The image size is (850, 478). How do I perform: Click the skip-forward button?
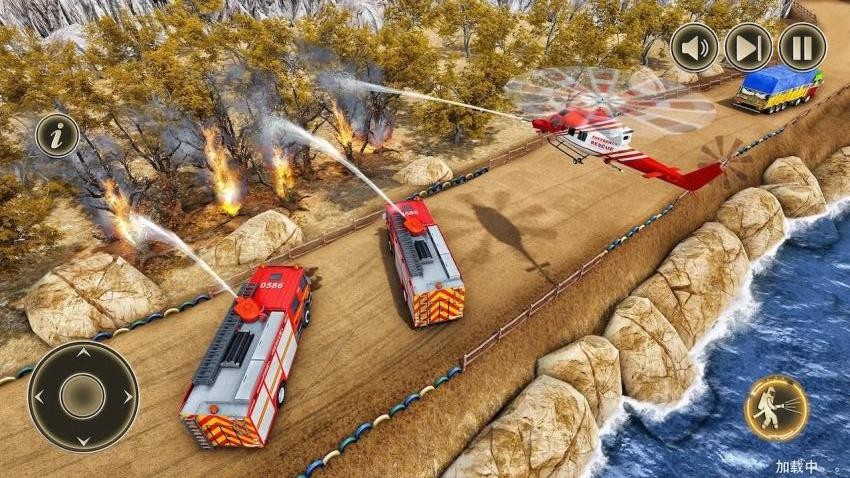[748, 47]
